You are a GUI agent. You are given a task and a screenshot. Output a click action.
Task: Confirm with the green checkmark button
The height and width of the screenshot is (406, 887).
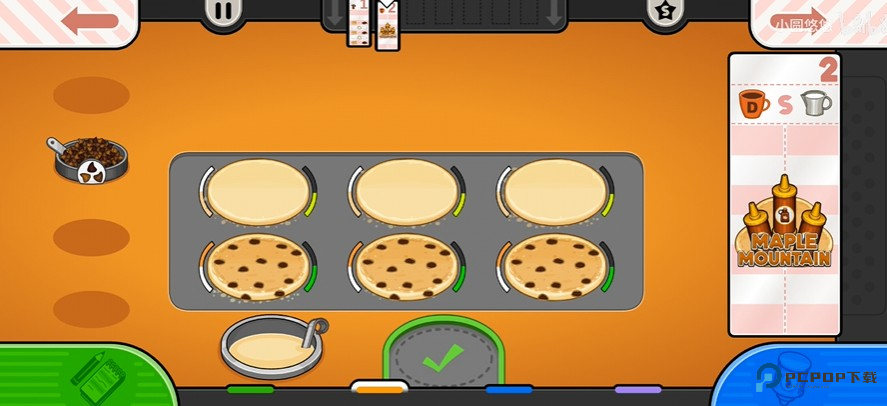coord(443,358)
